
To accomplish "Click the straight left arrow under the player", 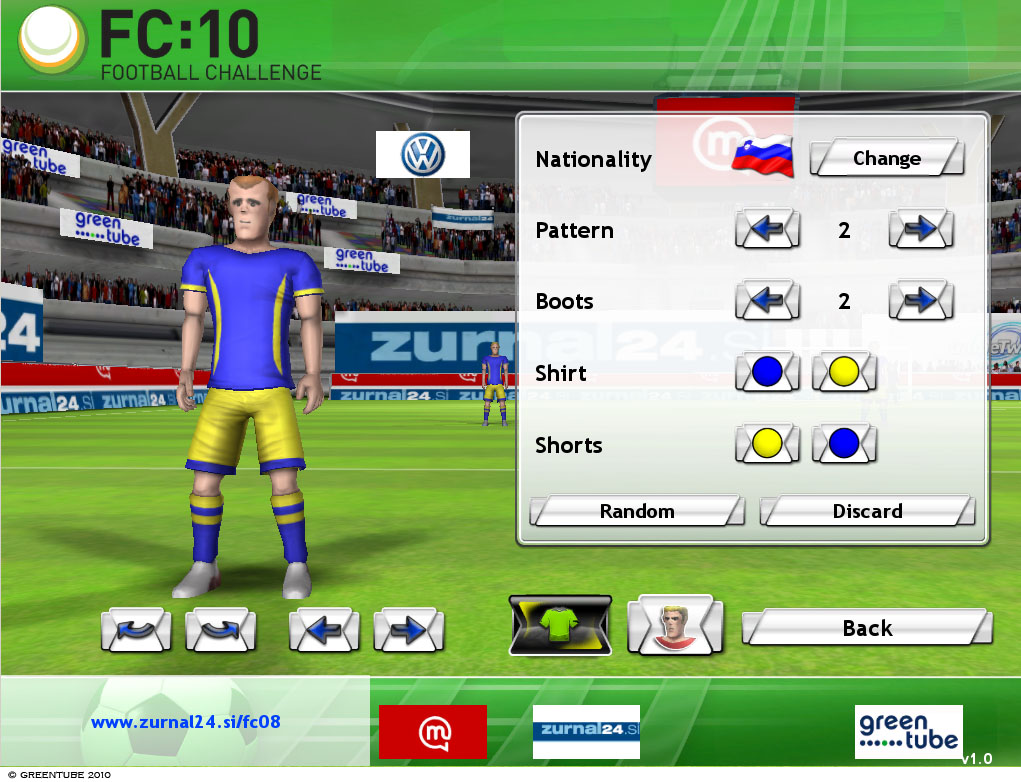I will (323, 630).
